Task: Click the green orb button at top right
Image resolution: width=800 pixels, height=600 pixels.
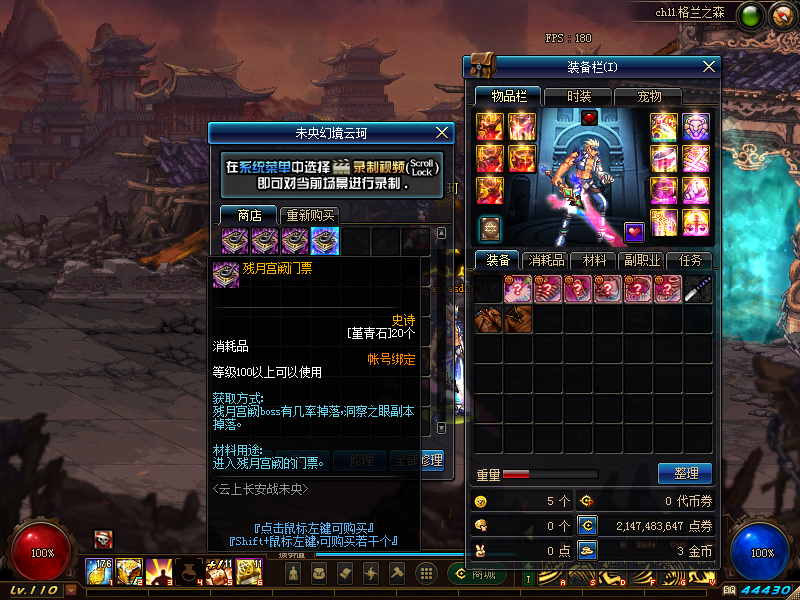Action: click(x=749, y=15)
